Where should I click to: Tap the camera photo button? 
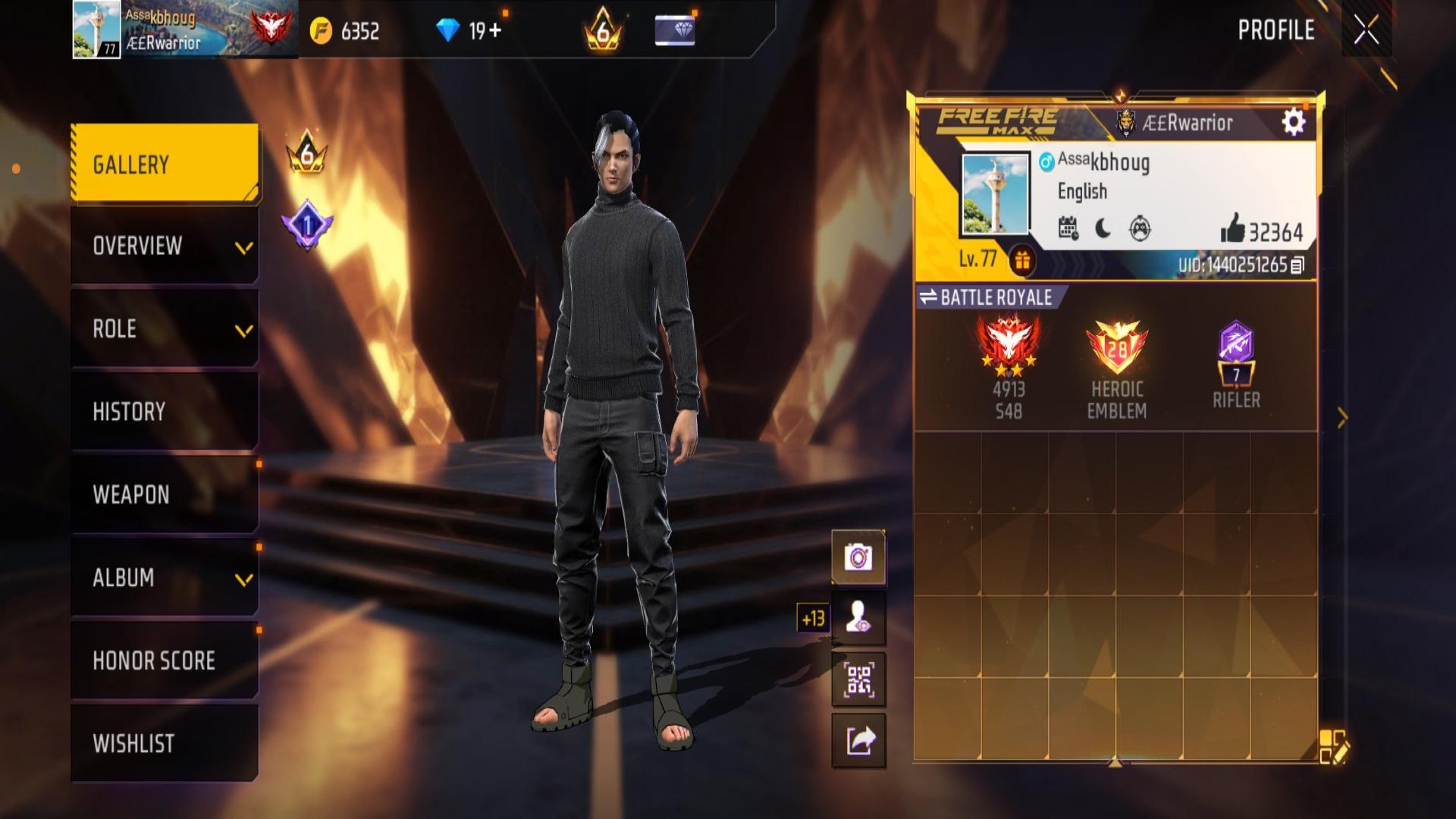tap(858, 557)
